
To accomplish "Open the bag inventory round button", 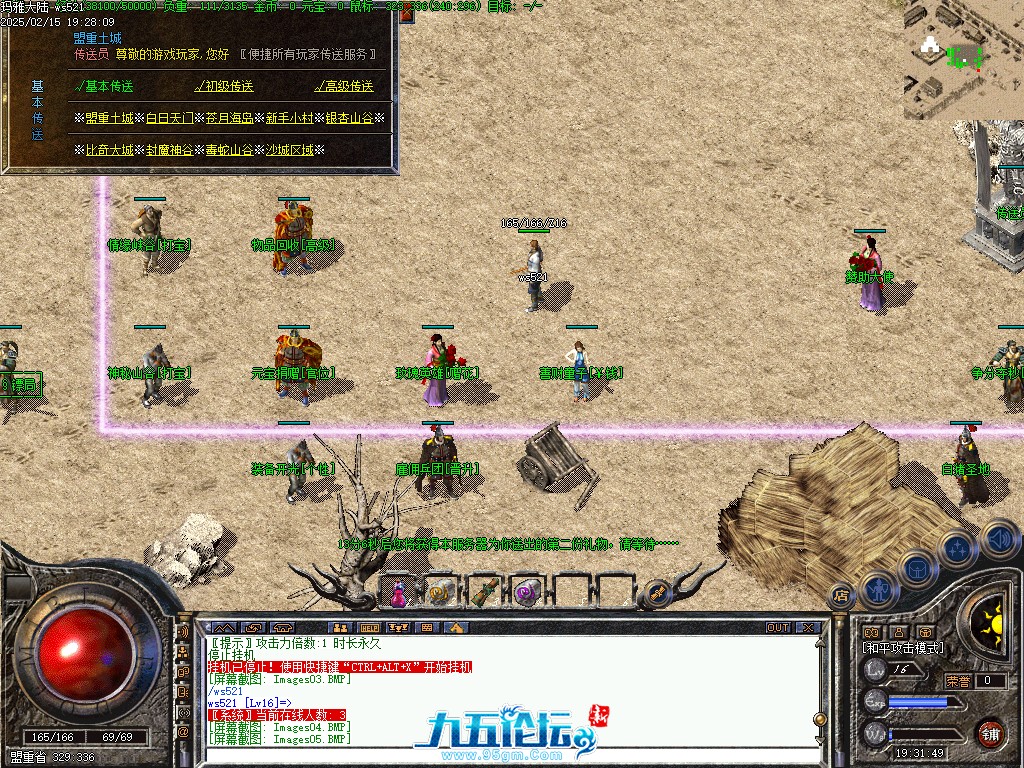I will 916,569.
